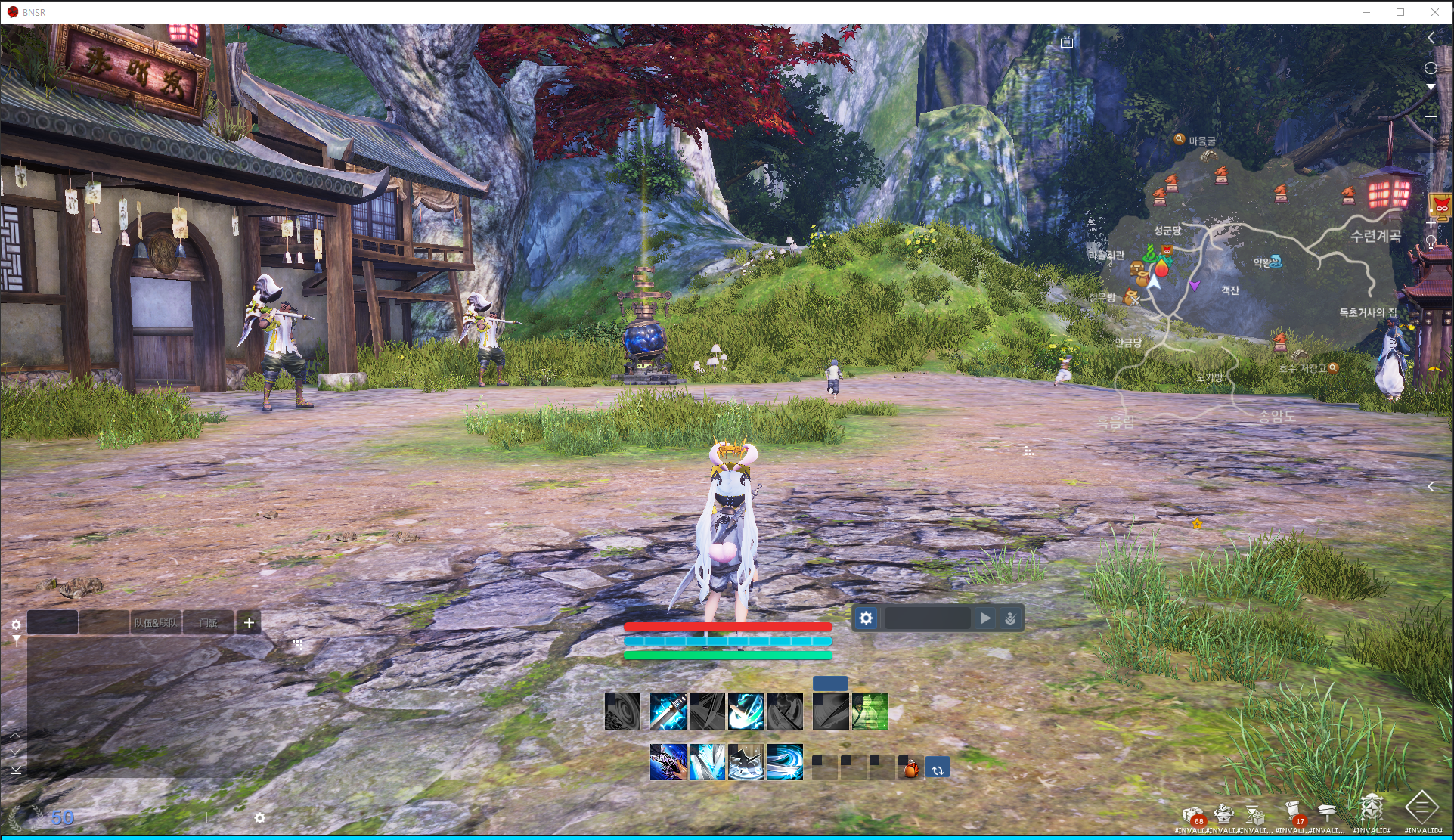Viewport: 1454px width, 840px height.
Task: Open the diamond main menu icon
Action: point(1421,807)
